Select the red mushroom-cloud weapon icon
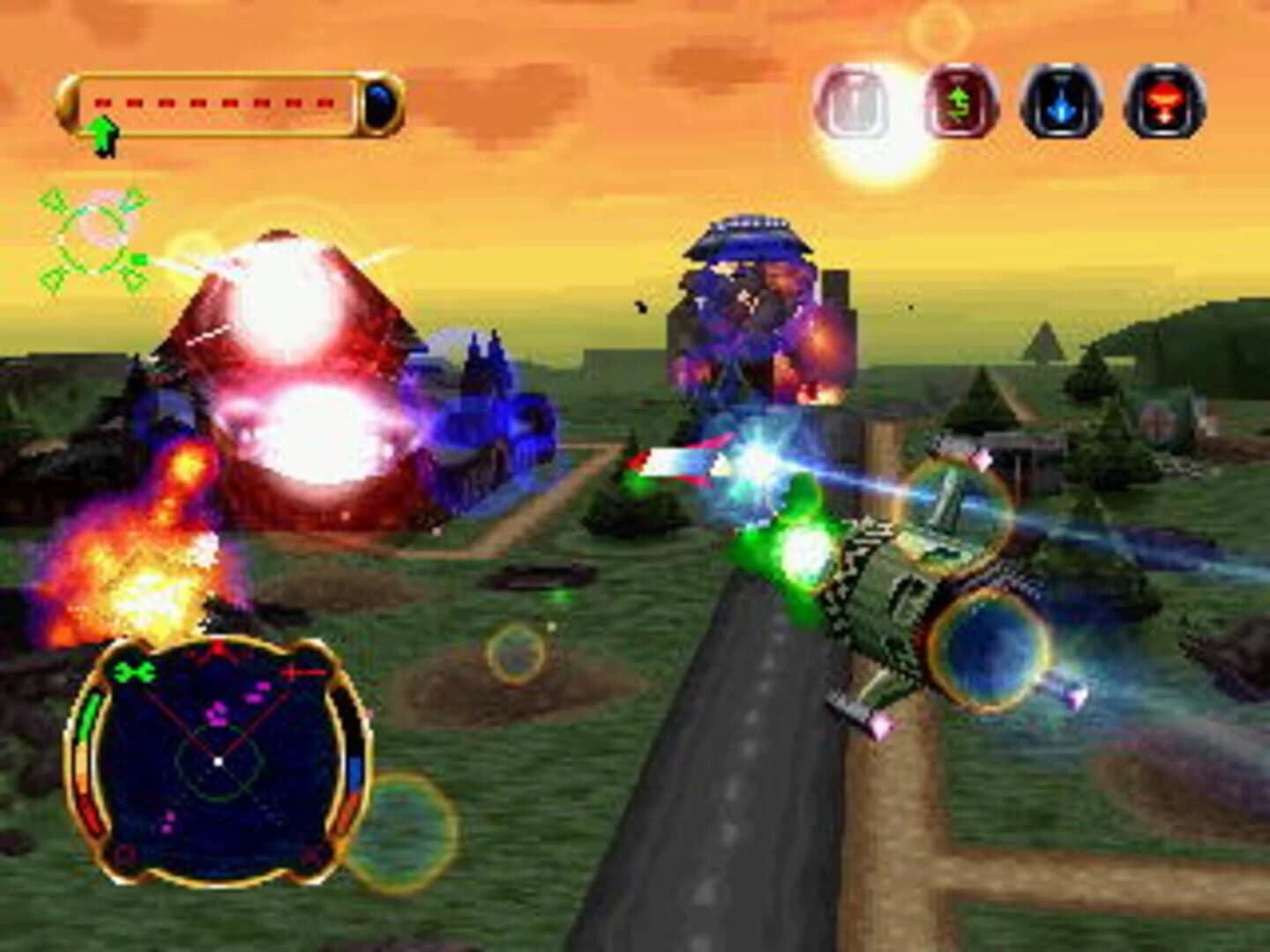The width and height of the screenshot is (1270, 952). [x=1162, y=100]
